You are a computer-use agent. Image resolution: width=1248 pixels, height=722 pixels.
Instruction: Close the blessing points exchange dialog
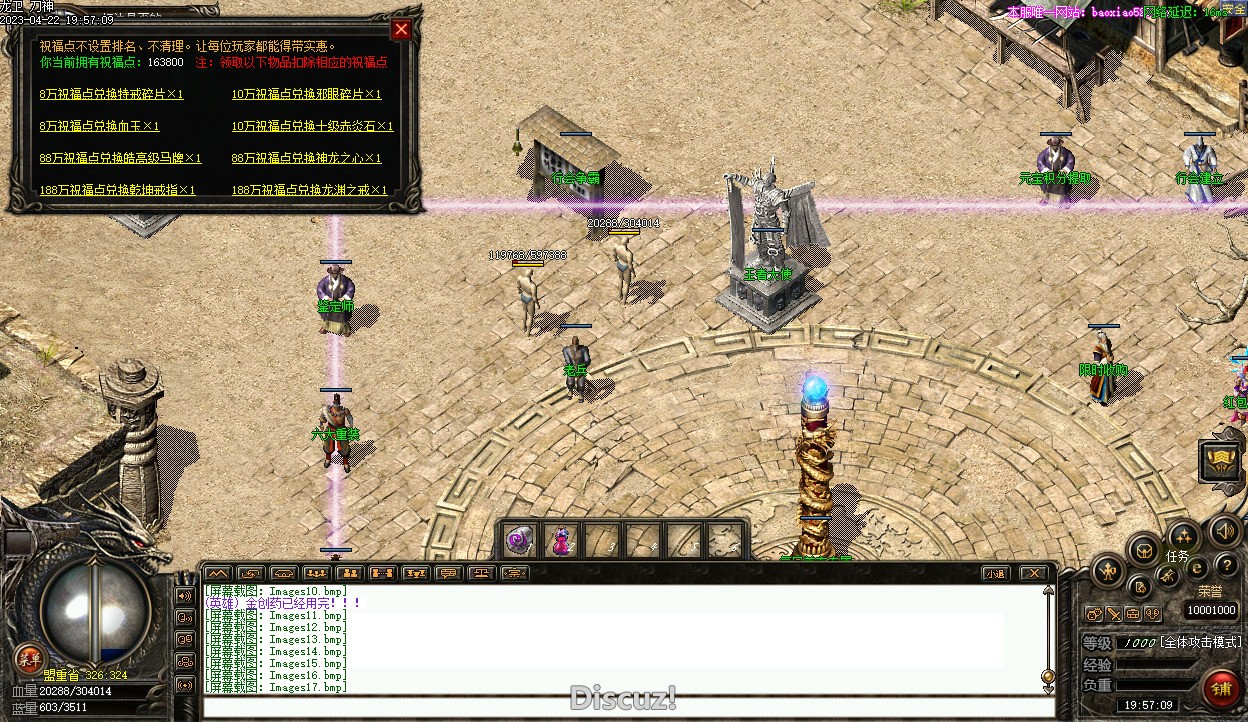click(x=401, y=29)
